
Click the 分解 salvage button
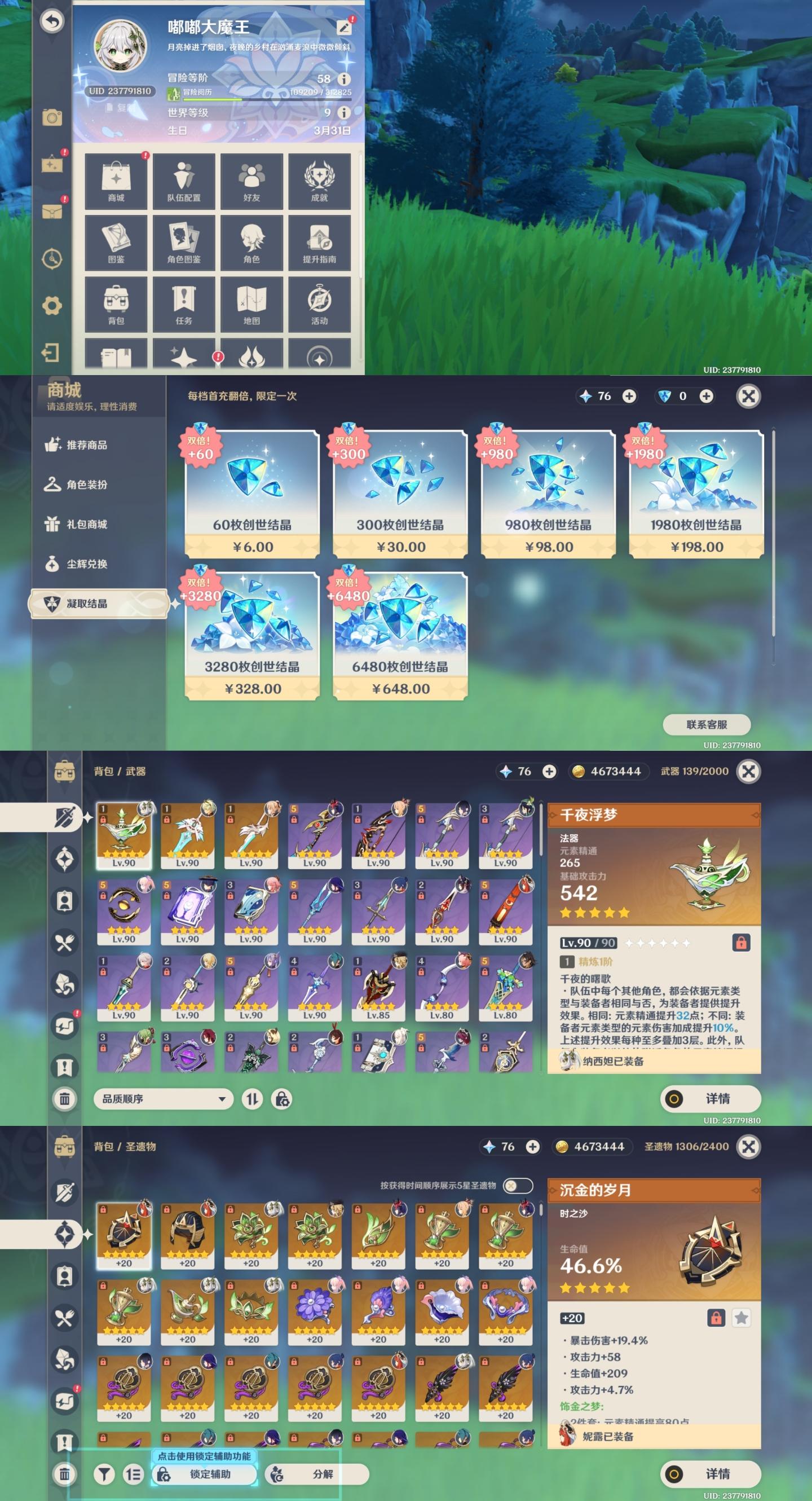pyautogui.click(x=317, y=1473)
